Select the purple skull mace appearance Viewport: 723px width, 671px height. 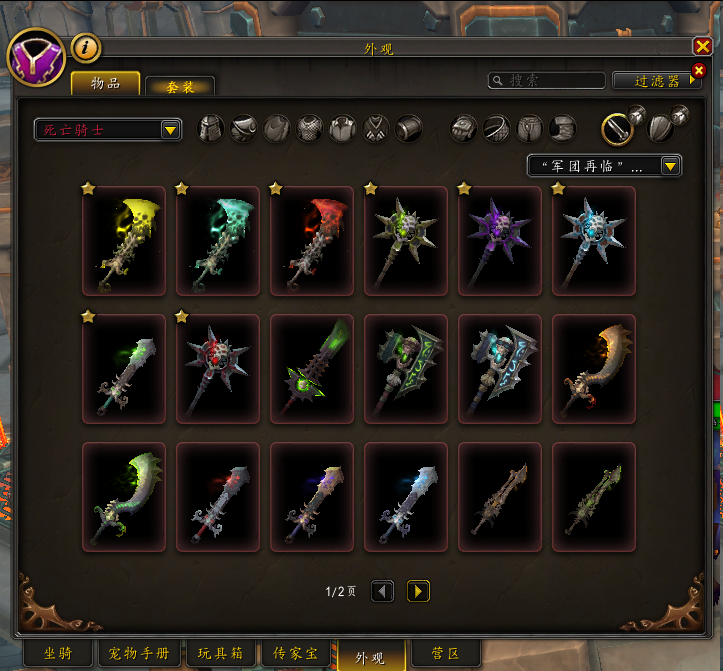pyautogui.click(x=500, y=241)
